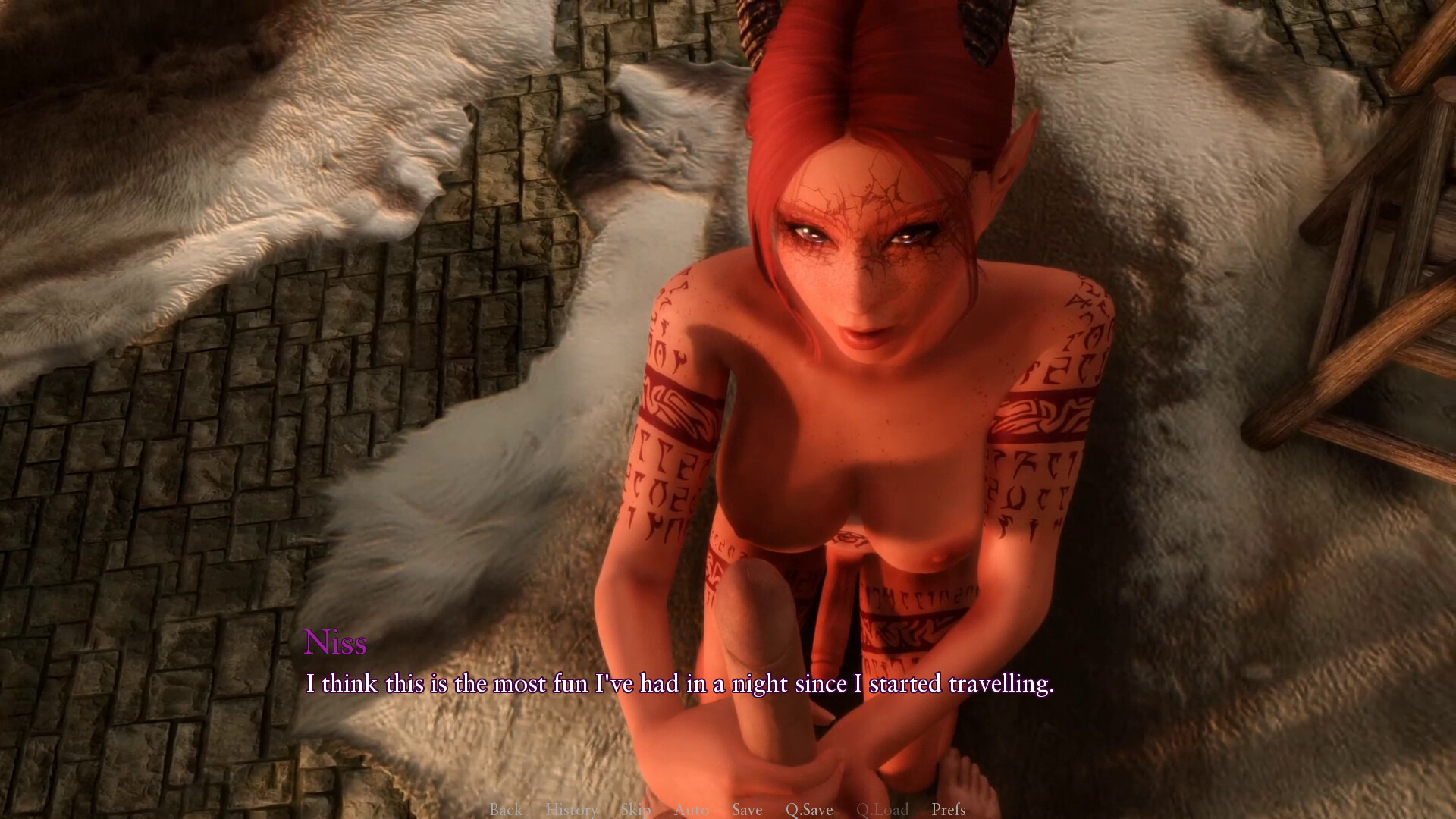Toggle Auto advance mode
Viewport: 1456px width, 819px height.
[692, 809]
